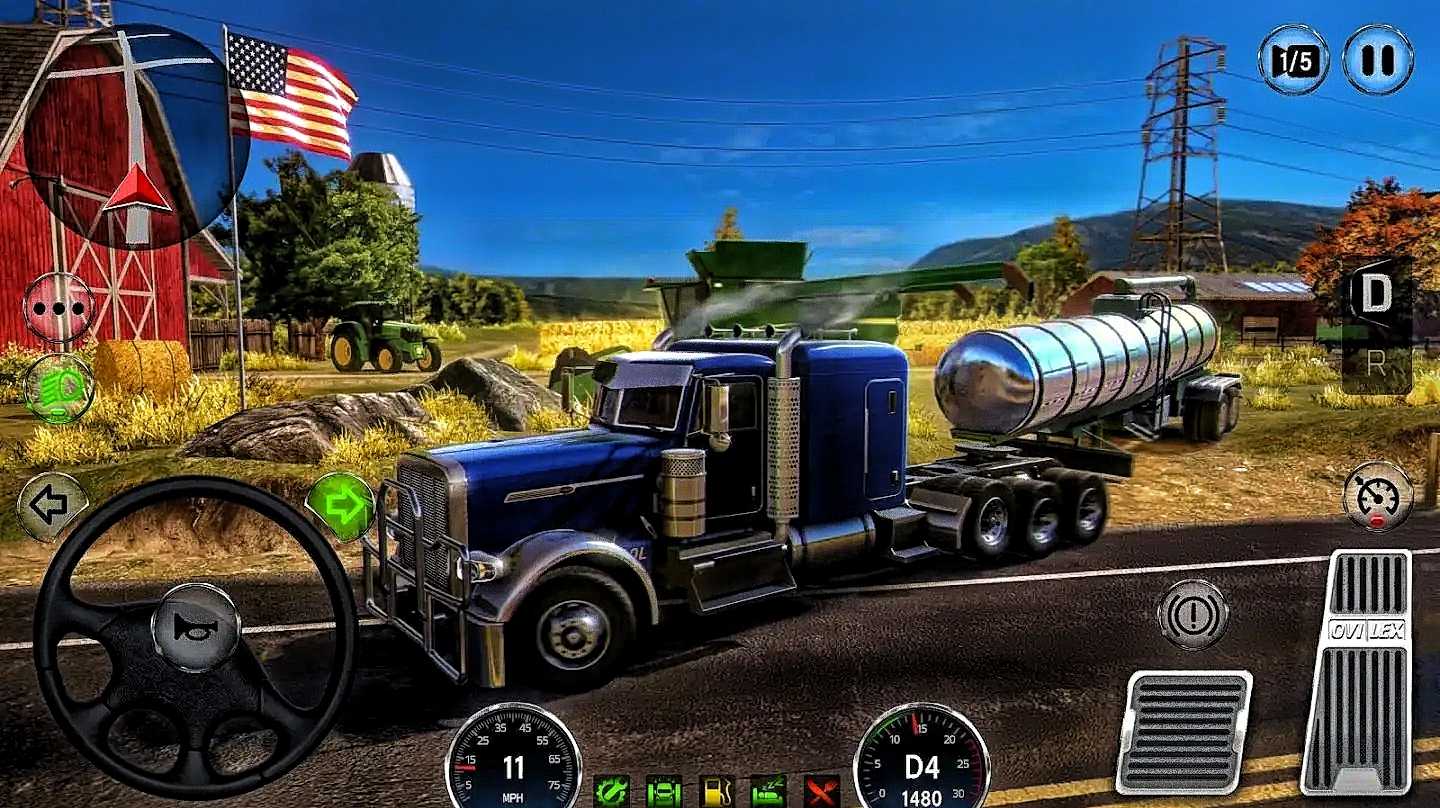Select the red food hunger icon

(822, 791)
